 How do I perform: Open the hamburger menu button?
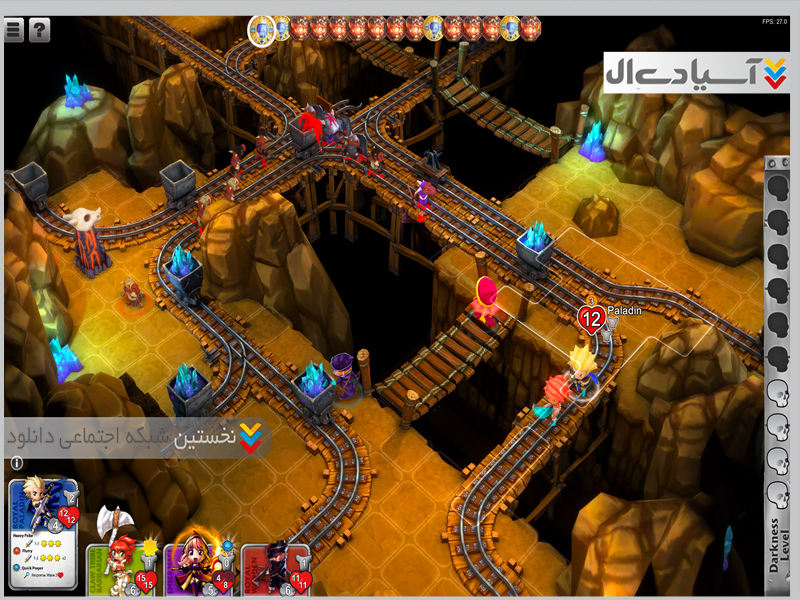click(x=14, y=30)
